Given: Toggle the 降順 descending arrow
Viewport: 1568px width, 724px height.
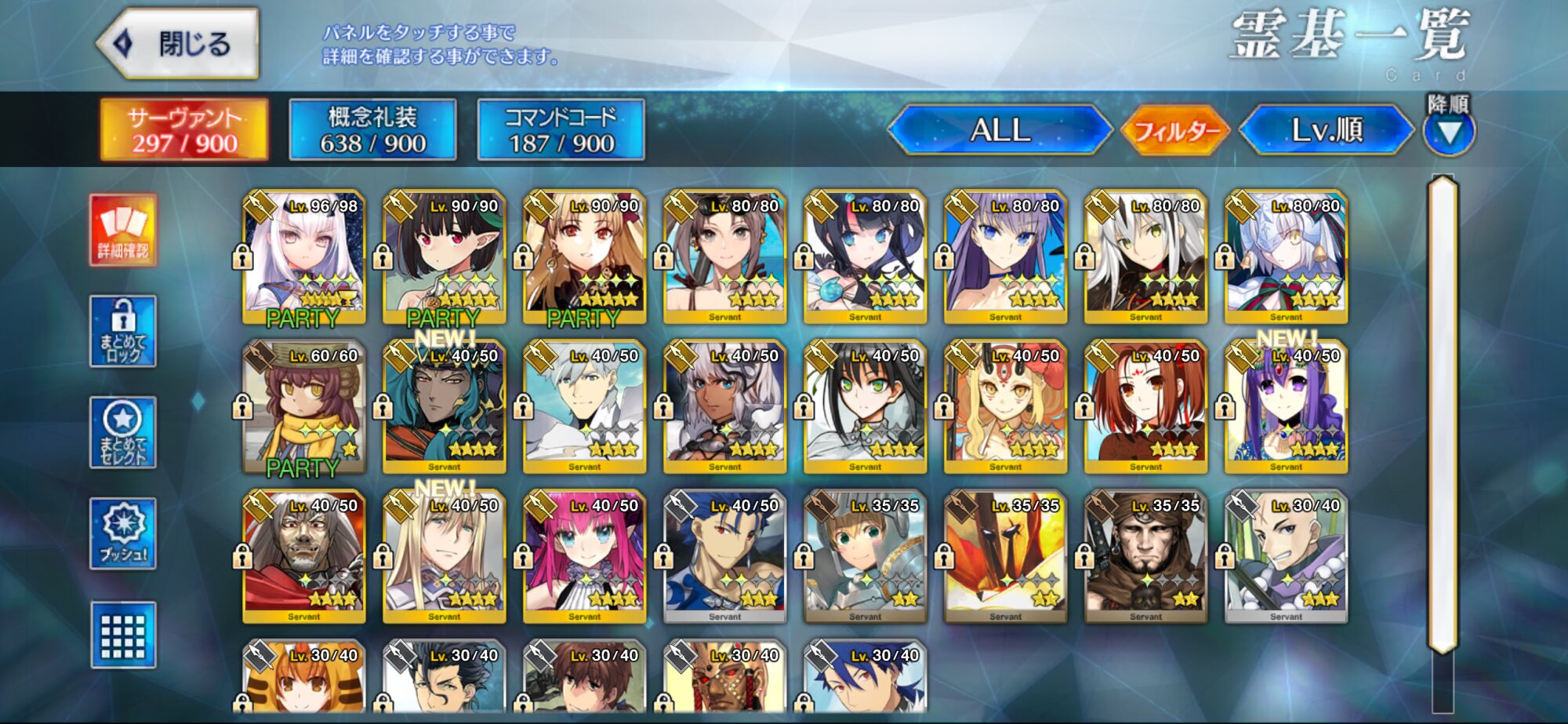Looking at the screenshot, I should coord(1449,131).
